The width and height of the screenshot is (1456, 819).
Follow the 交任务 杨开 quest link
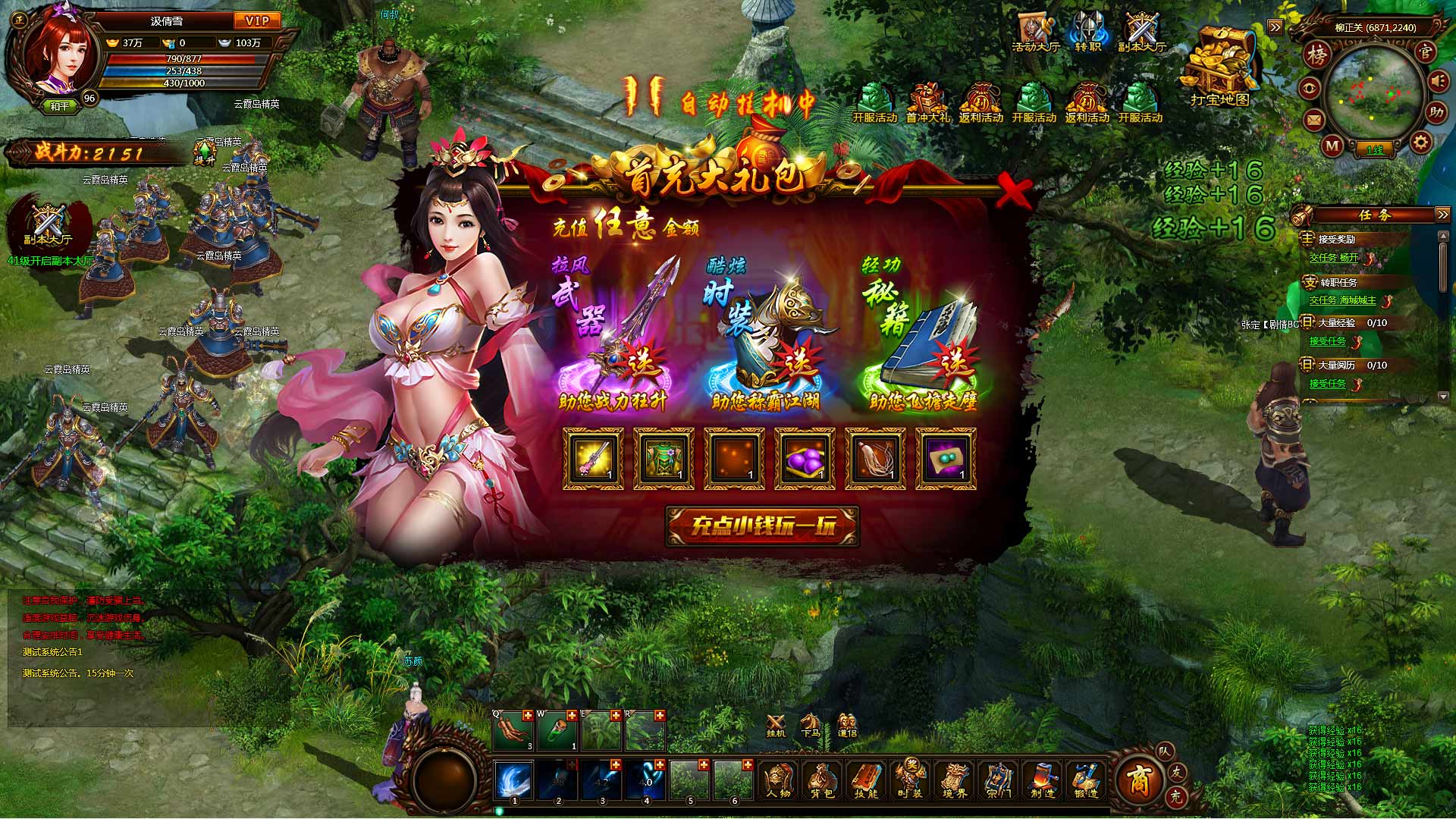(x=1334, y=258)
